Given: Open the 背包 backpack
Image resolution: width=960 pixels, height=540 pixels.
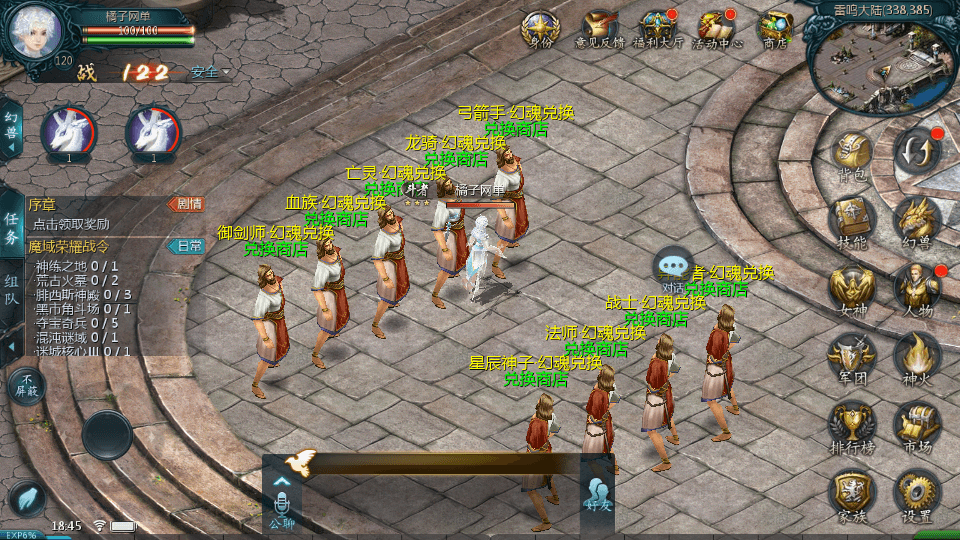Looking at the screenshot, I should click(852, 153).
